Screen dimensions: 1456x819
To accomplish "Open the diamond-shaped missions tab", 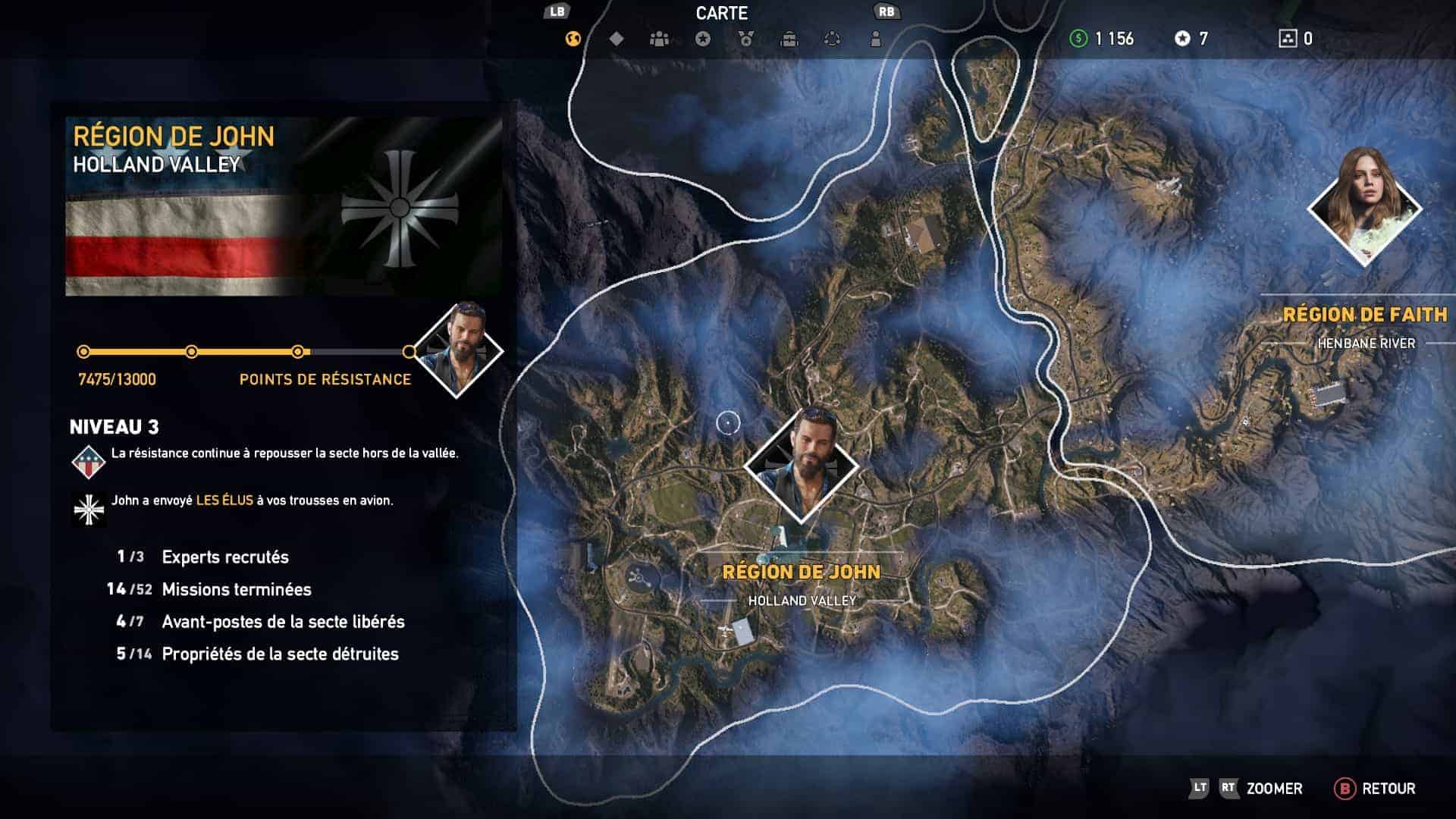I will 617,39.
